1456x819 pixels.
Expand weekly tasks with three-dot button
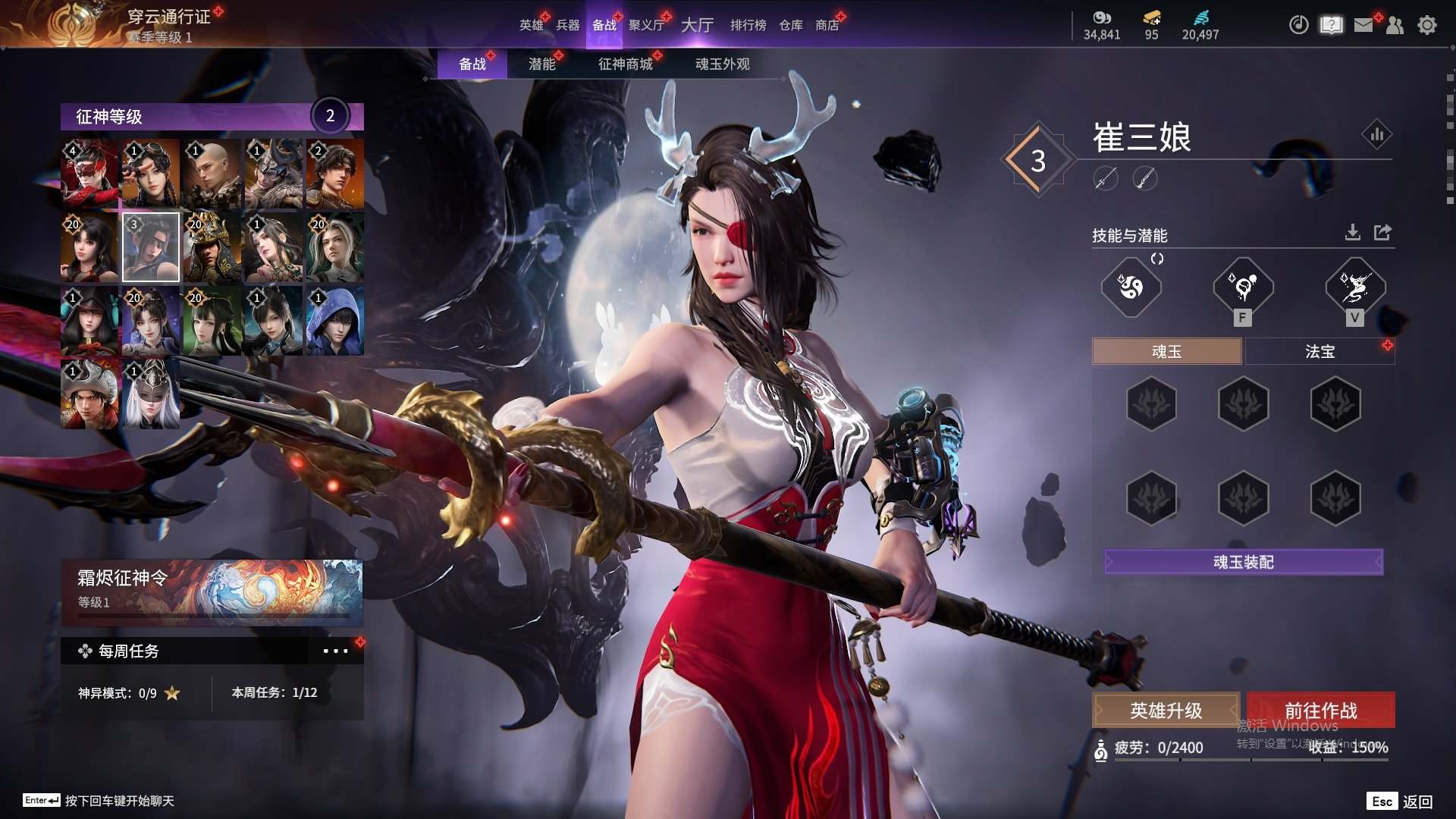(x=335, y=651)
